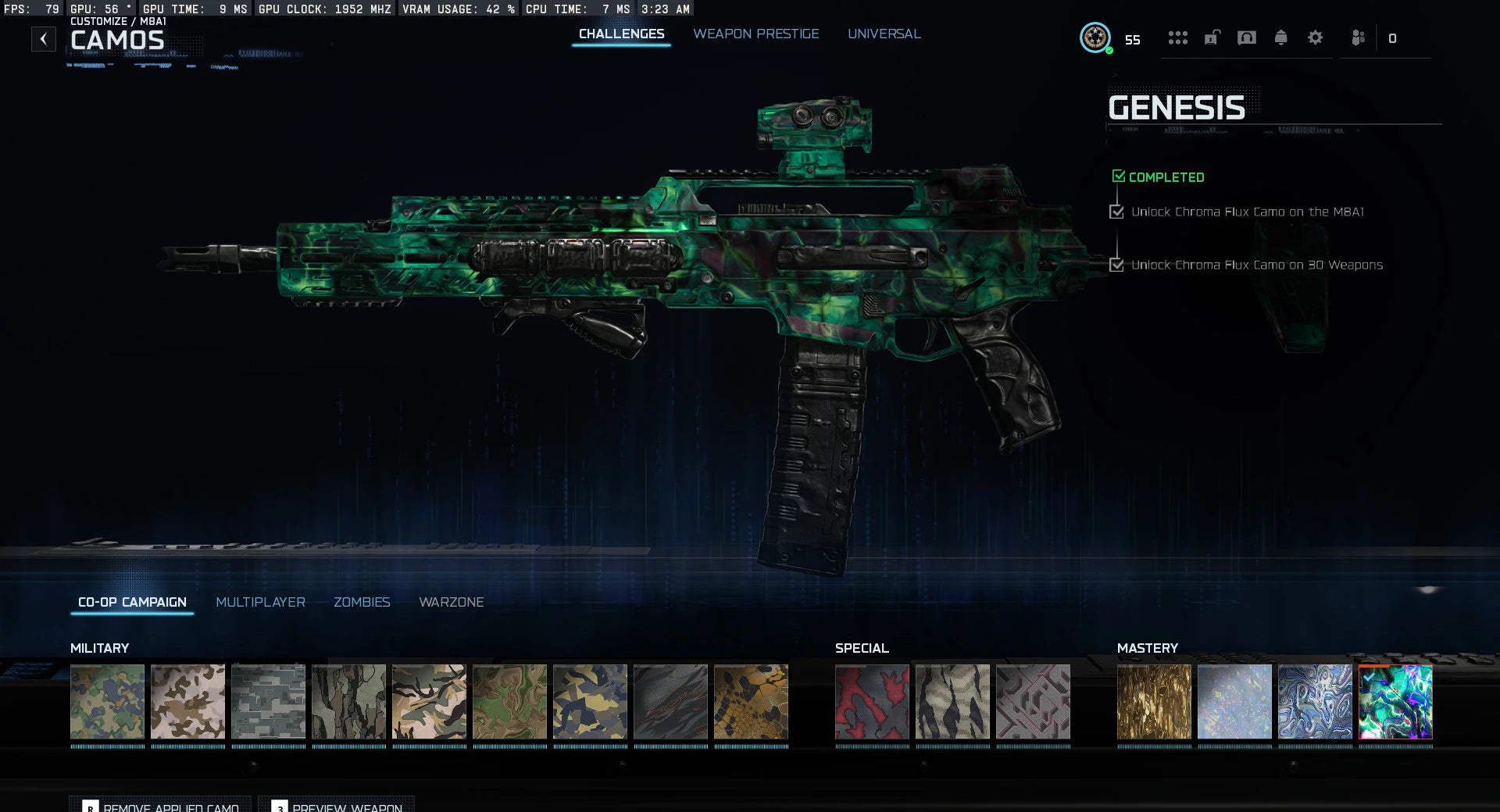
Task: Apply the yellow hexagon scale camo
Action: [751, 701]
